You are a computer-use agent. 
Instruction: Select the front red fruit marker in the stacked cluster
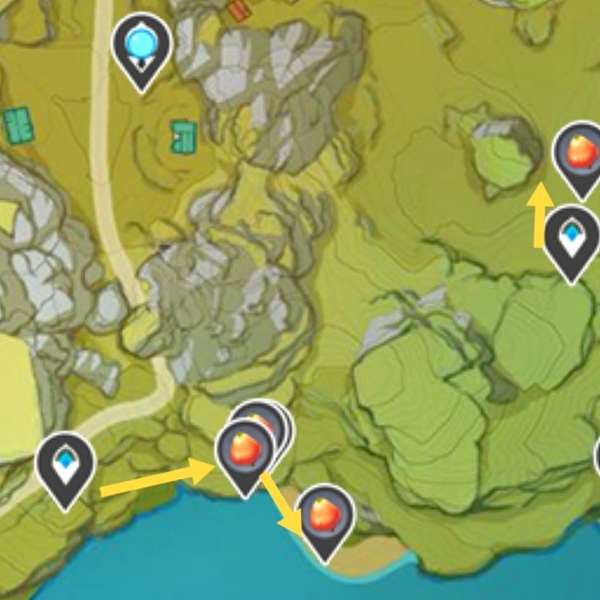click(245, 450)
